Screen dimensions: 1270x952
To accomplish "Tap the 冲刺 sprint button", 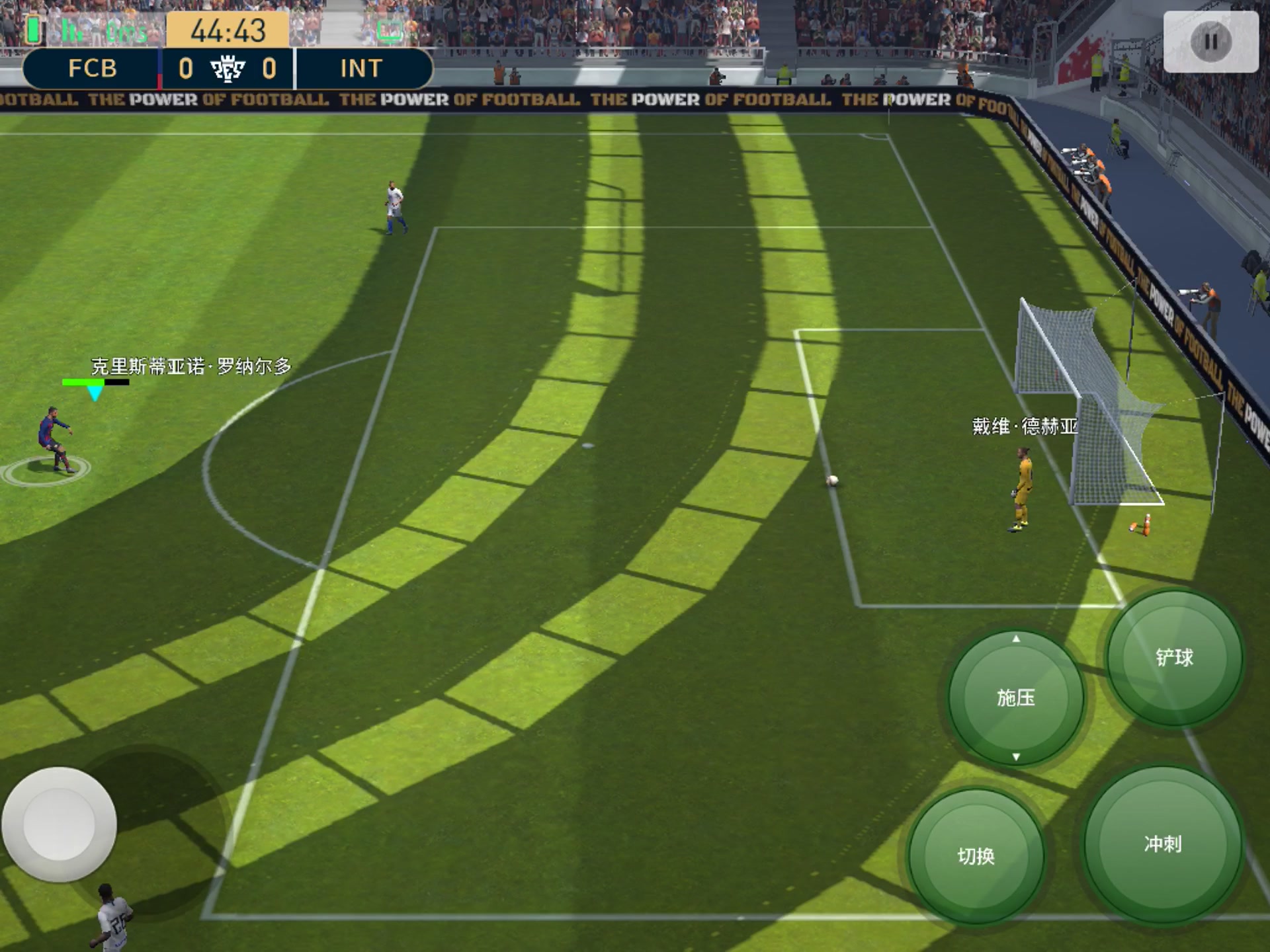I will point(1162,844).
